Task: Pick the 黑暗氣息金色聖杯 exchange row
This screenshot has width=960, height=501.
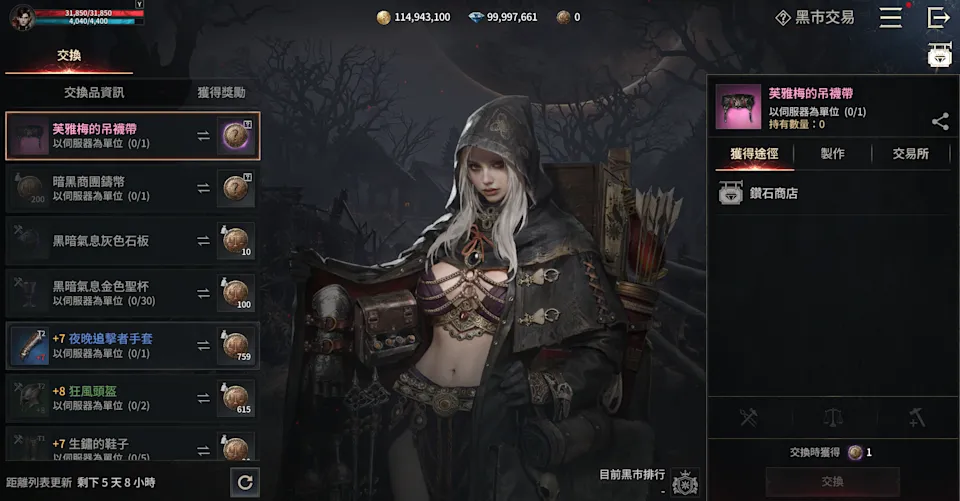Action: coord(132,293)
